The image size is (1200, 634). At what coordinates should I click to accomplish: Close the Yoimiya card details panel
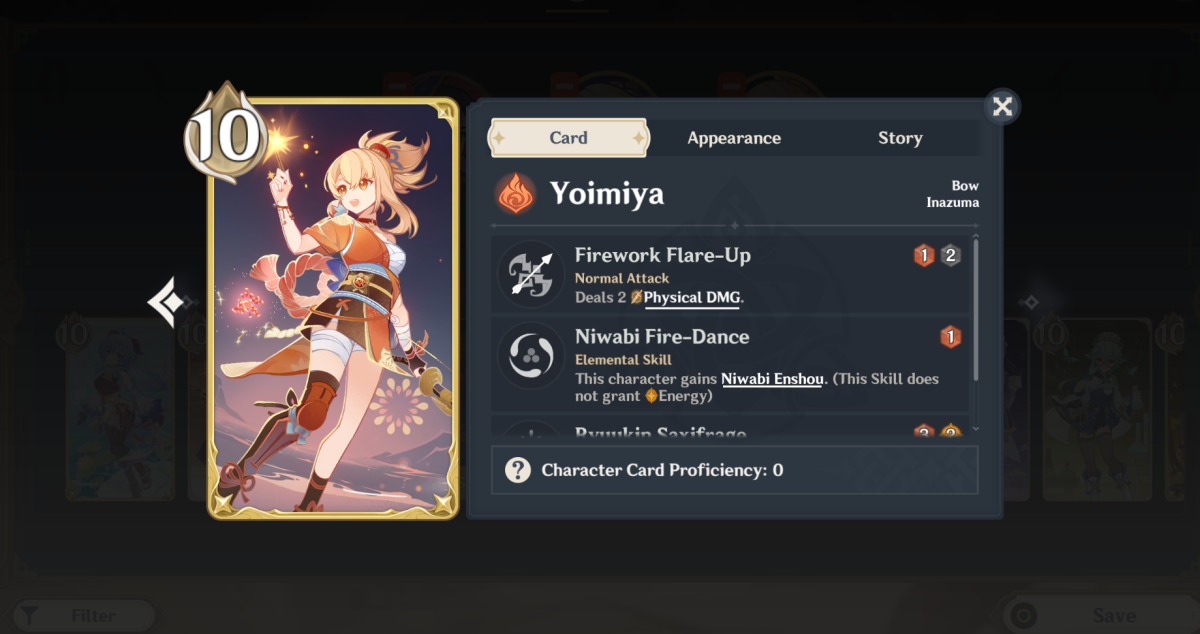coord(1002,106)
